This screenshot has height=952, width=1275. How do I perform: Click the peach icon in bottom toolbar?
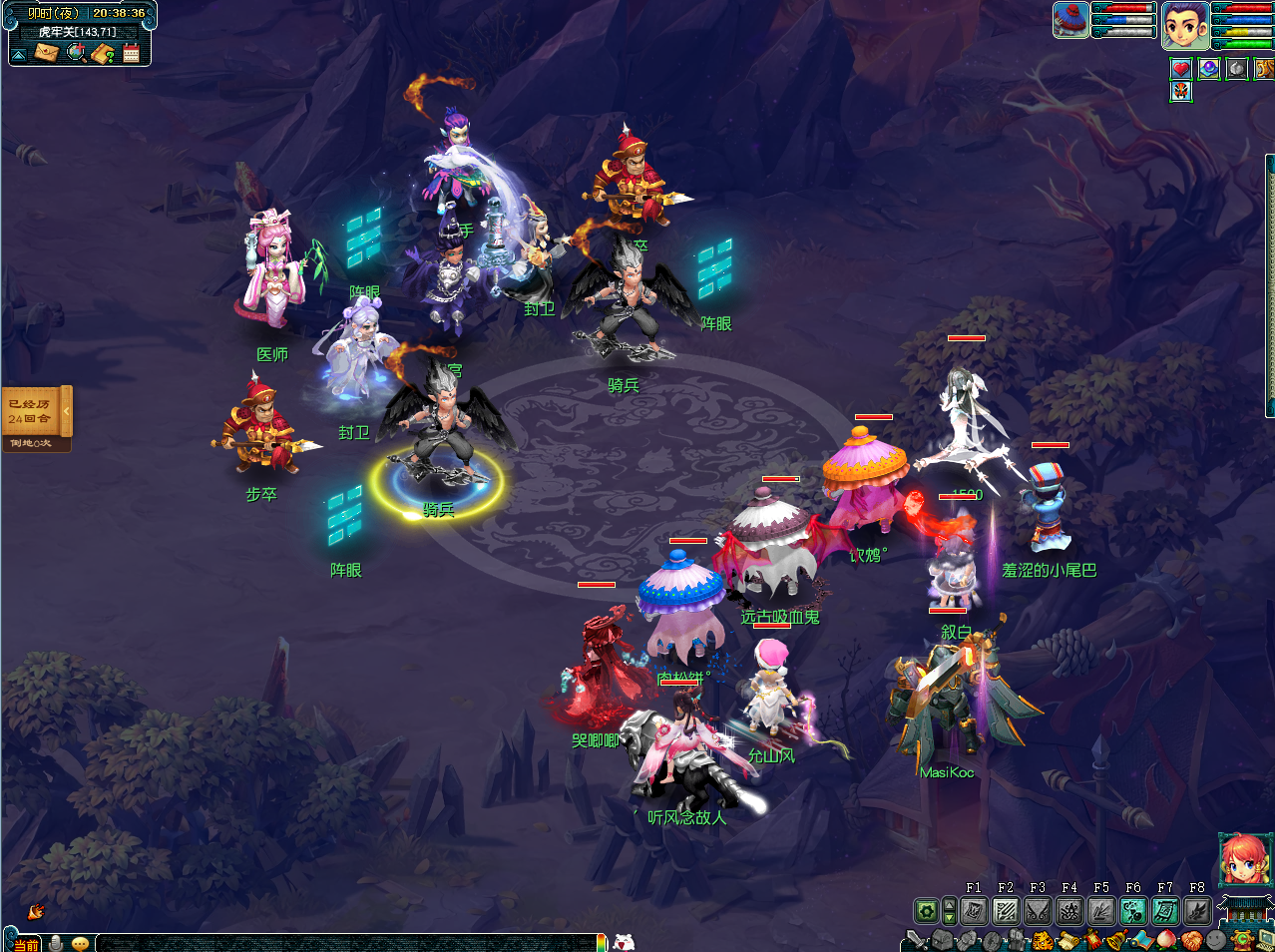1166,940
